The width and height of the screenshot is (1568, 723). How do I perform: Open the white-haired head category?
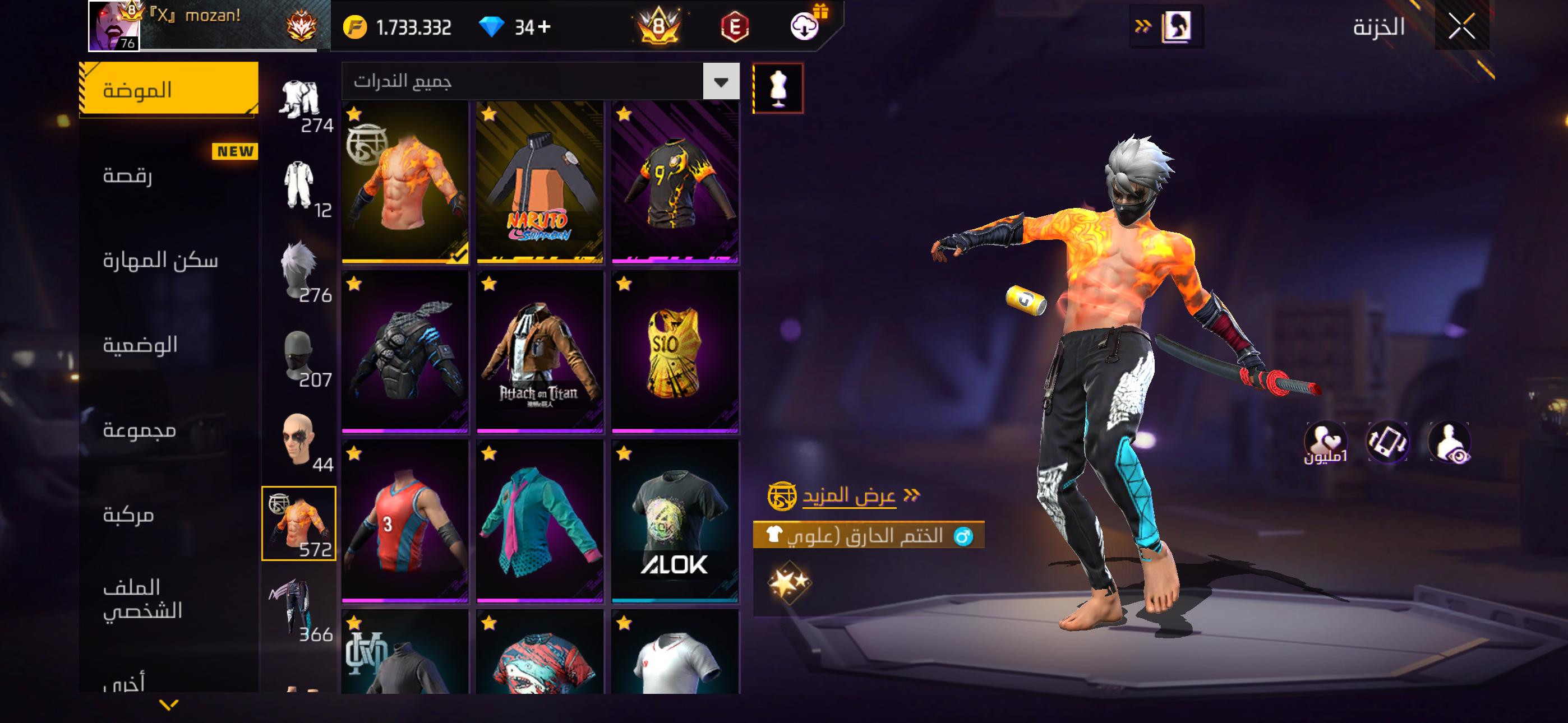pyautogui.click(x=299, y=269)
